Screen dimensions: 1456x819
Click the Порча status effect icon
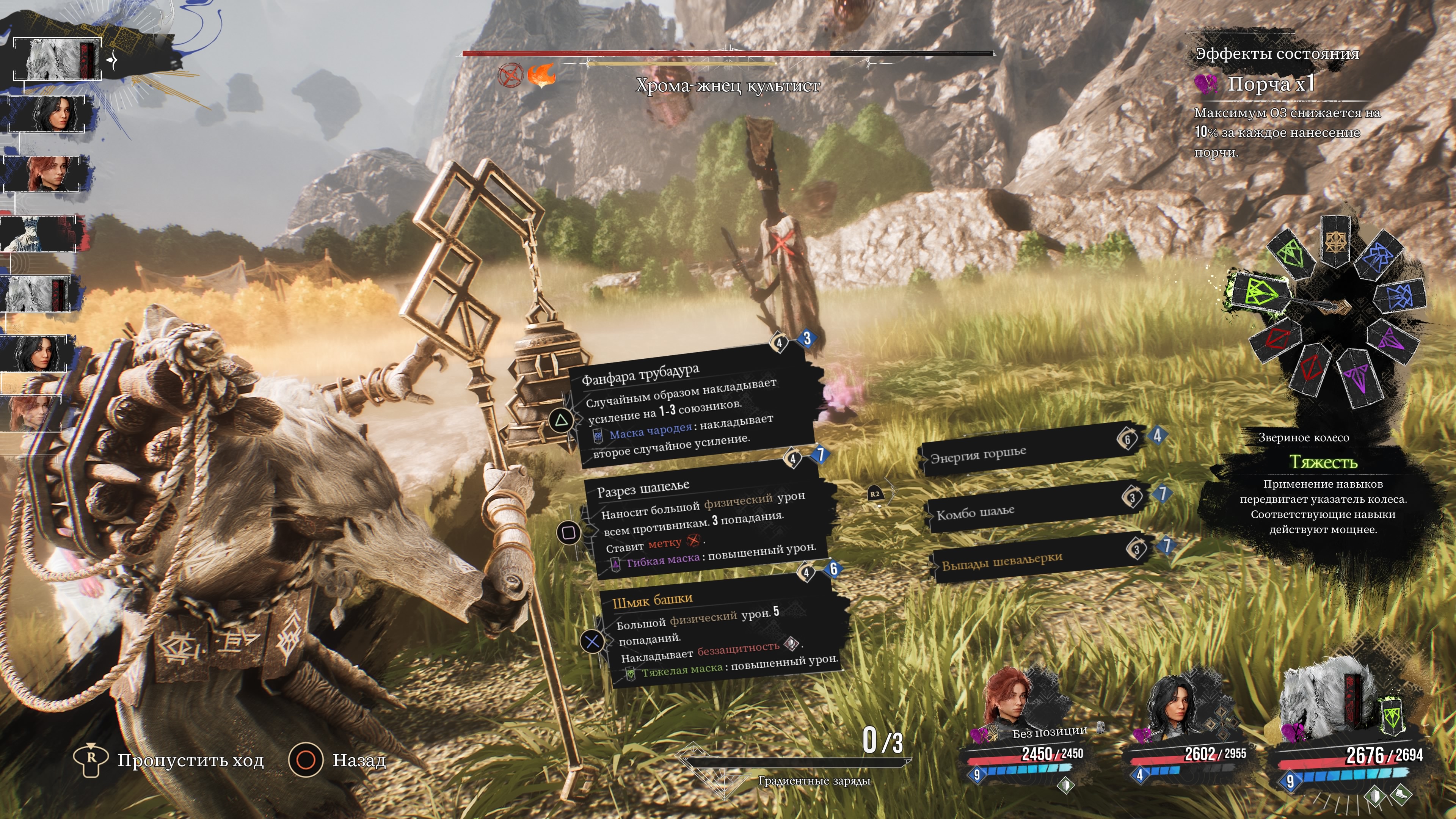1206,84
